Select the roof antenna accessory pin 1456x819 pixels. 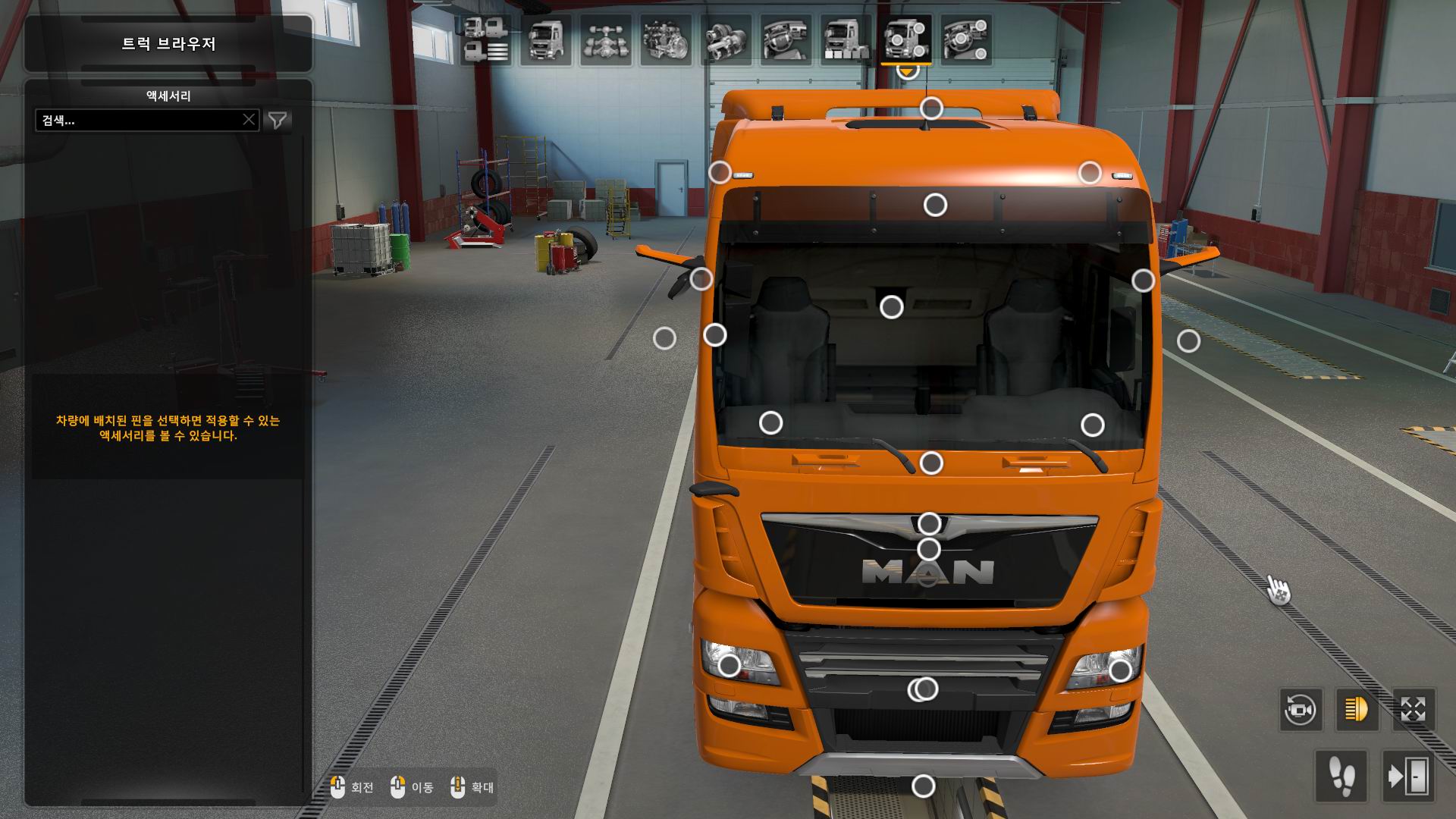931,108
